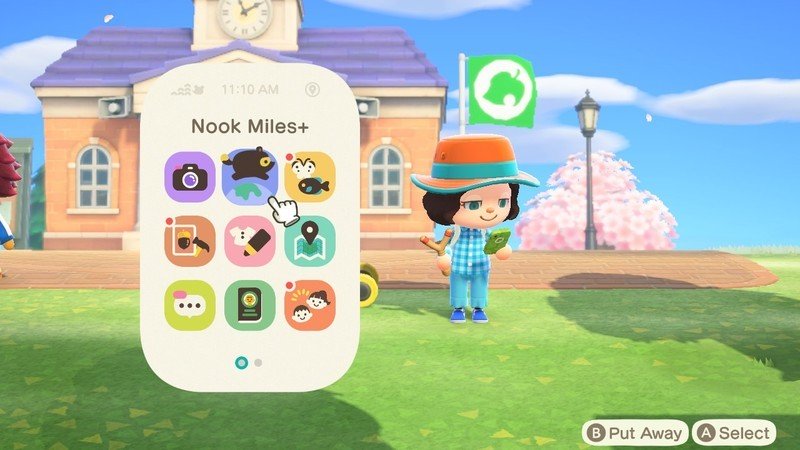This screenshot has width=800, height=450.
Task: Select the Nook Miles app icon
Action: coord(249,177)
